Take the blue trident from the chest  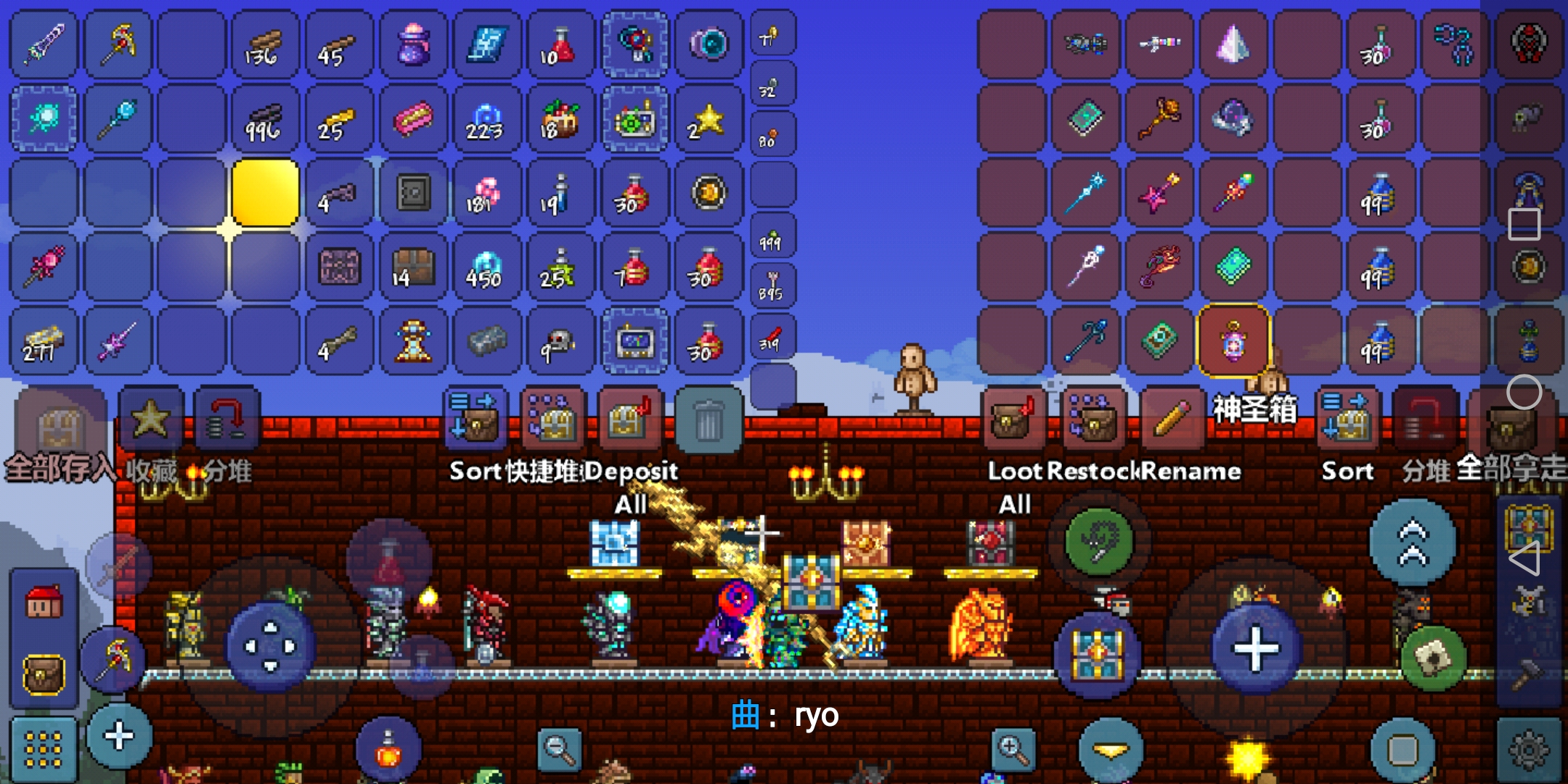point(1086,340)
